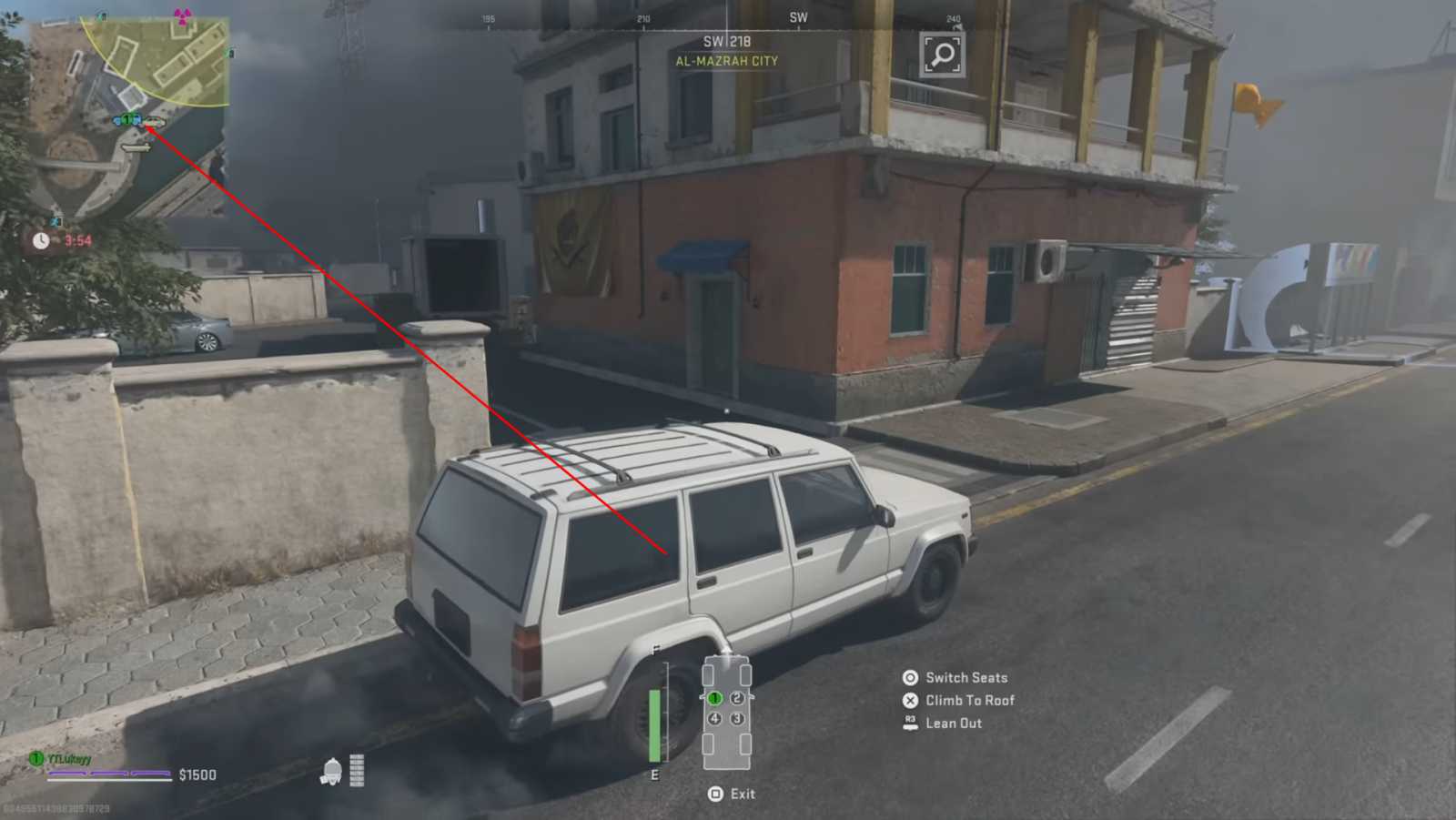Click the green fuel gauge bar
The image size is (1456, 820).
tap(655, 724)
